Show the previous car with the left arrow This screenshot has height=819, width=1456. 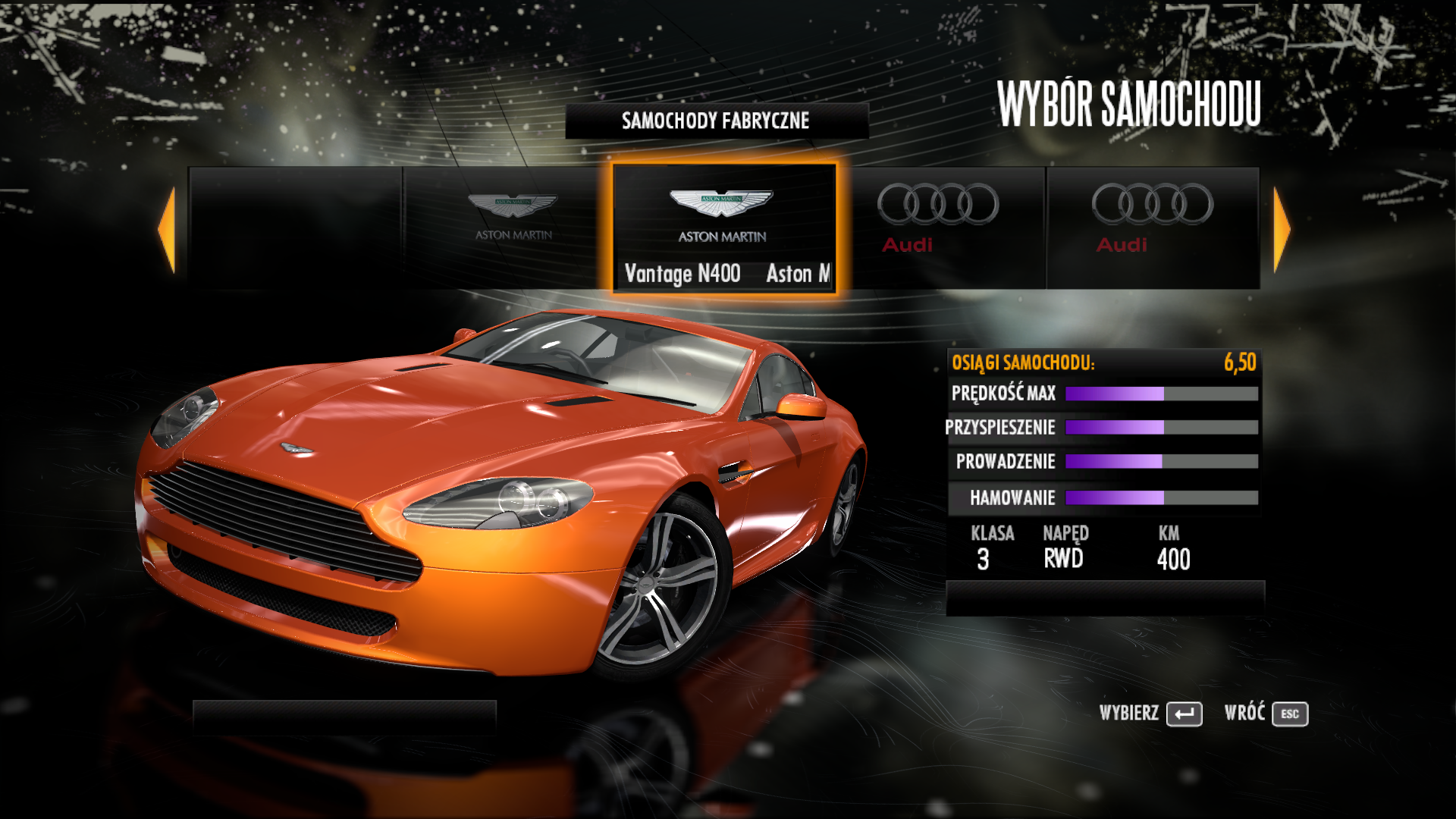168,230
